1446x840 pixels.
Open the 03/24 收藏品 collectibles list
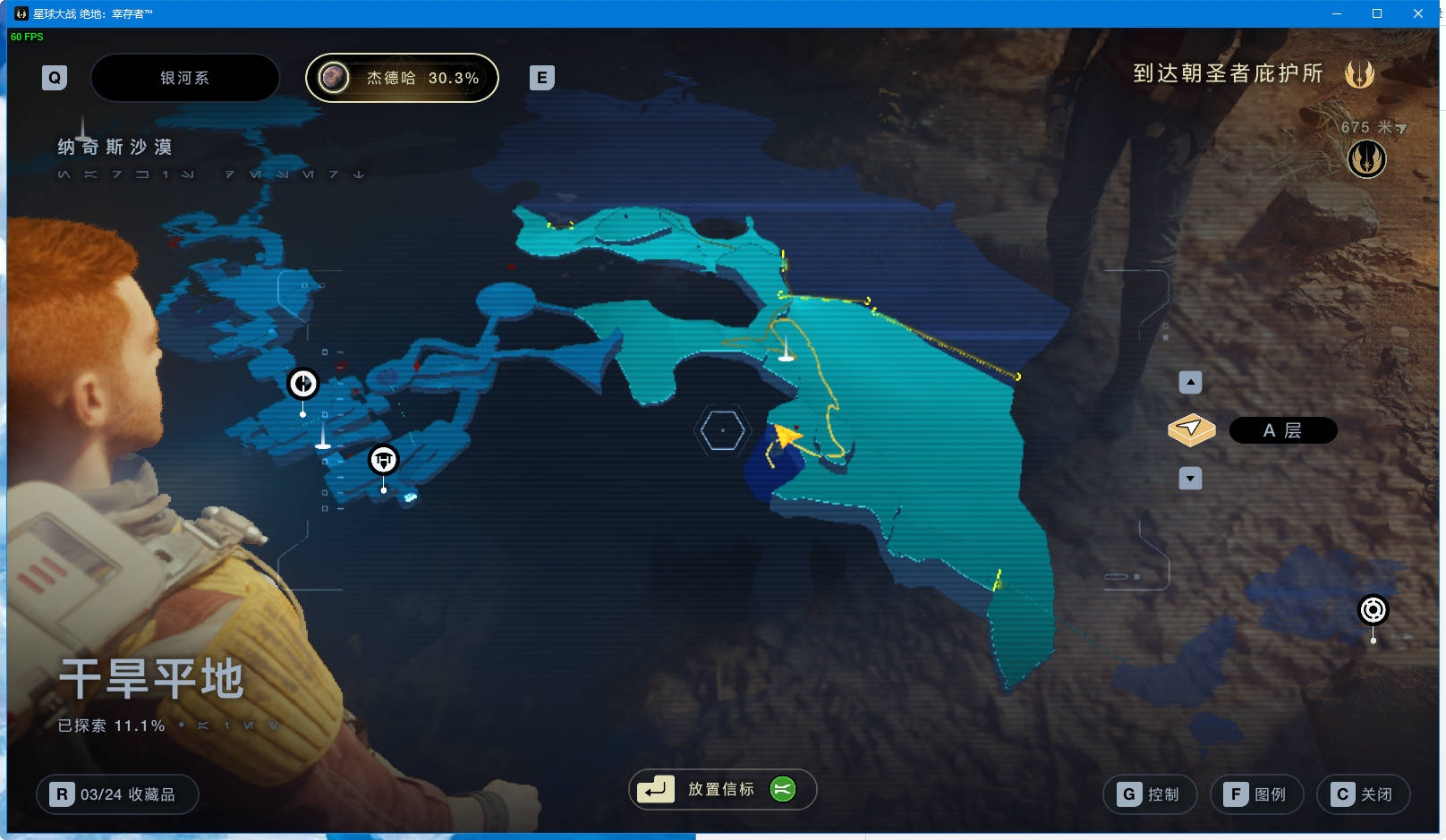pyautogui.click(x=117, y=794)
